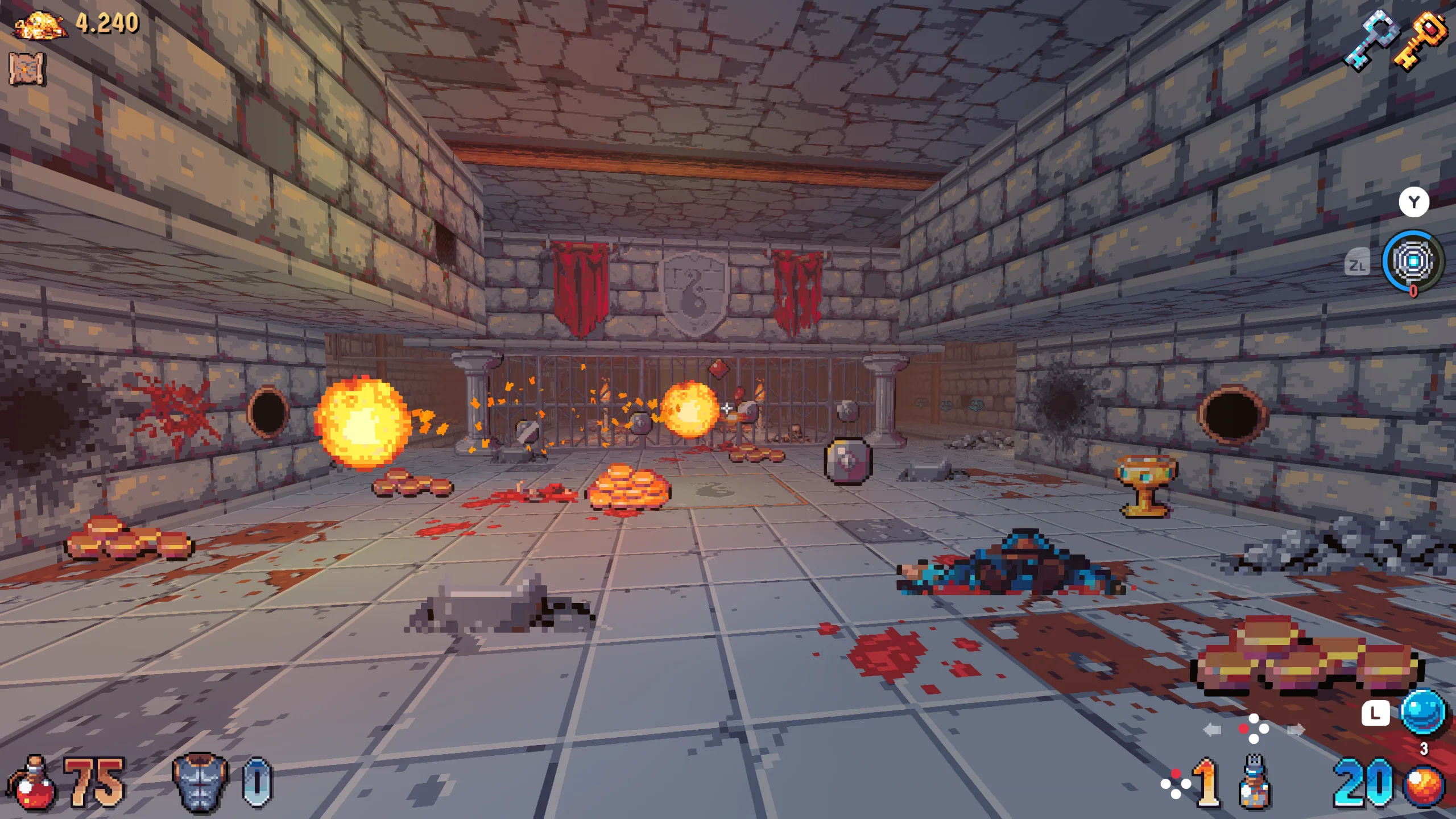
Task: Click the gold treasure pile icon
Action: pyautogui.click(x=40, y=26)
